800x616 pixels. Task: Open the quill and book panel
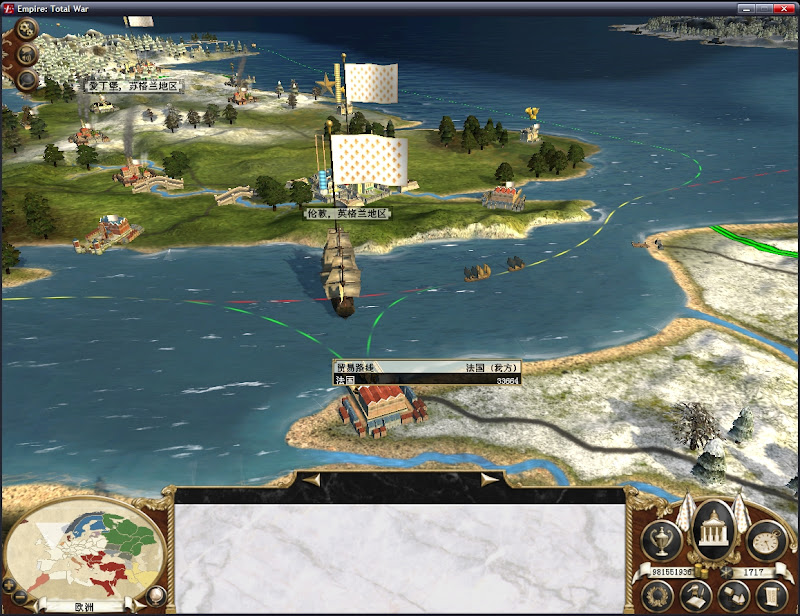click(x=694, y=596)
